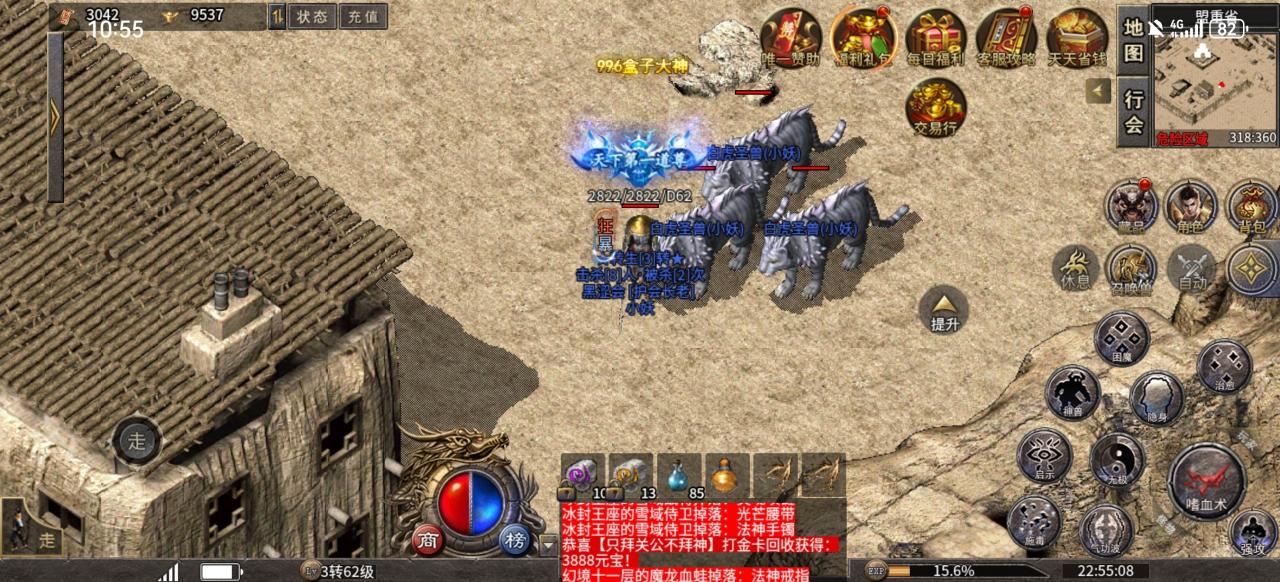Activate the 隐身 stealth skill

[1157, 397]
